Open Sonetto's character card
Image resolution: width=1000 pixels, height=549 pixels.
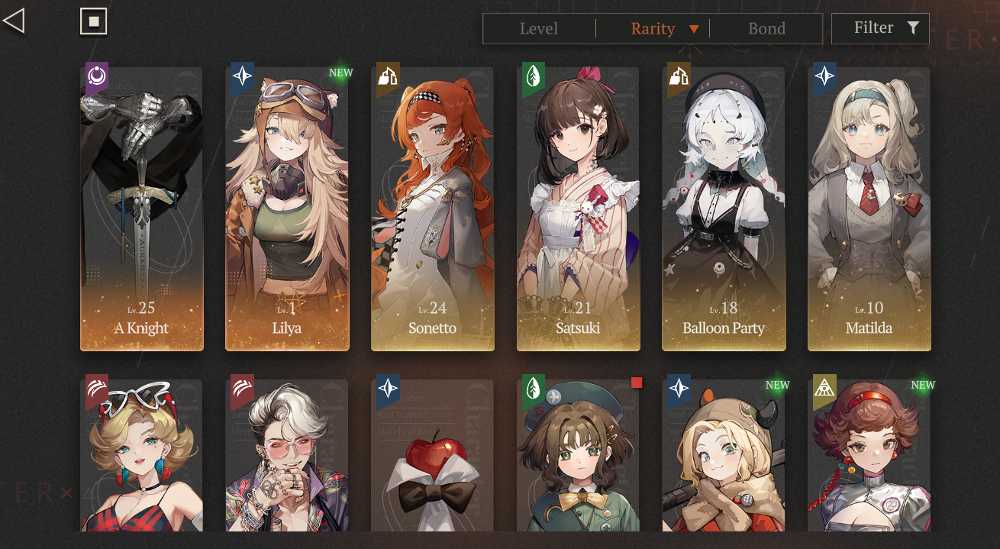tap(433, 209)
